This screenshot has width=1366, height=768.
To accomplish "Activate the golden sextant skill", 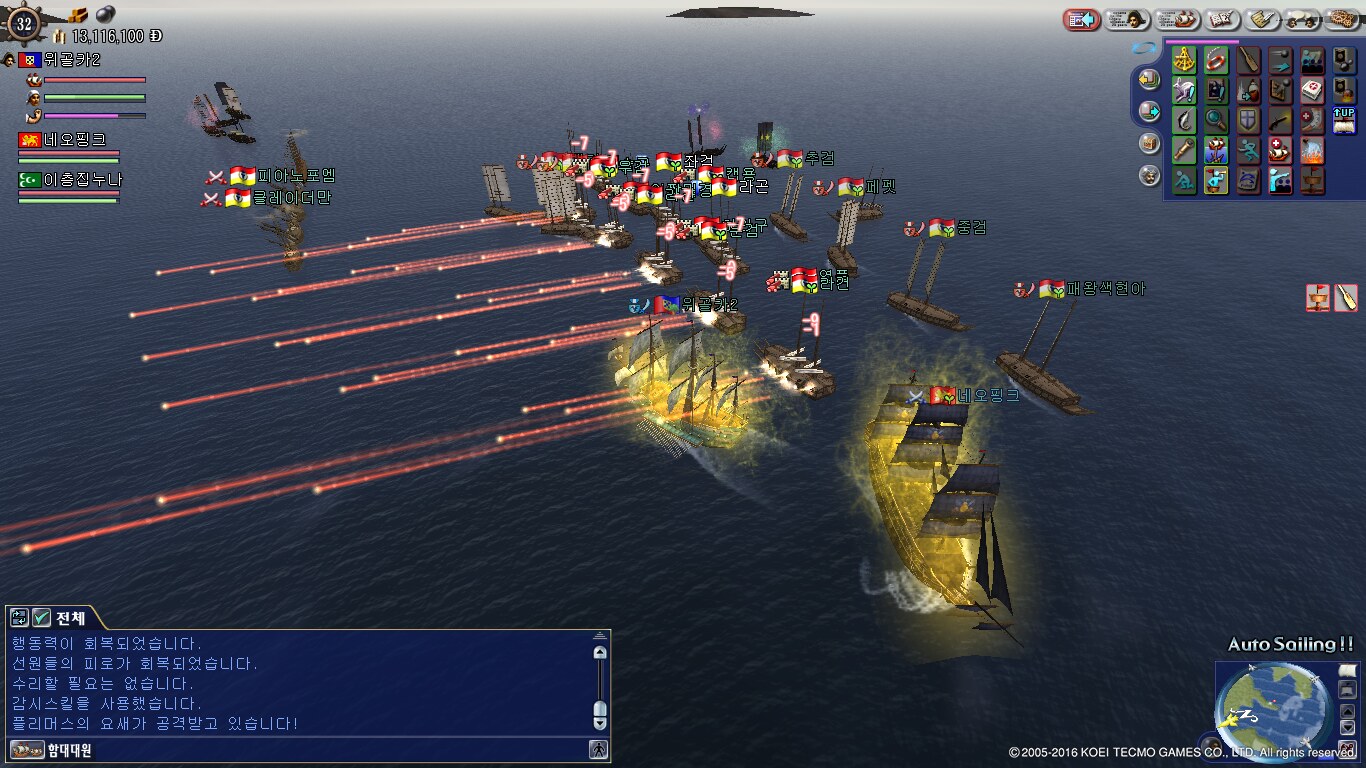I will point(1184,61).
